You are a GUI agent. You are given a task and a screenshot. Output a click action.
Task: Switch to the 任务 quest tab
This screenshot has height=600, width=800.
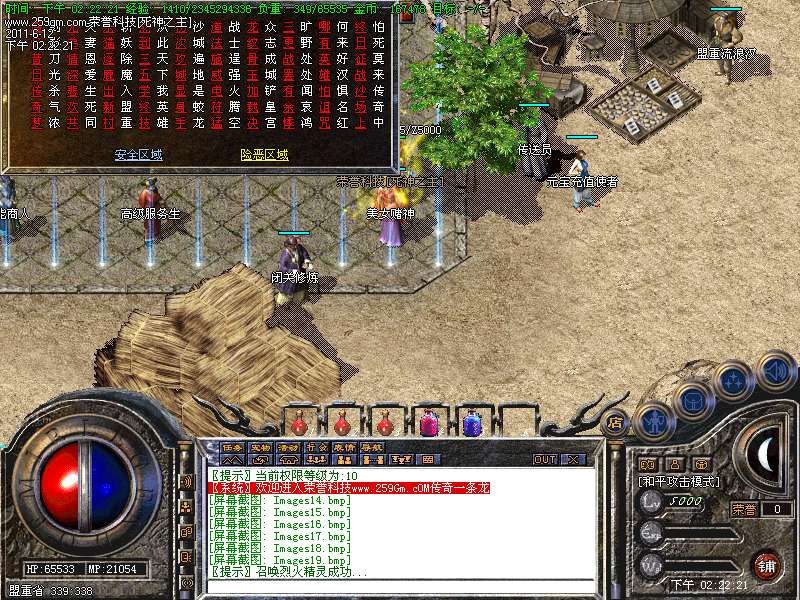[x=232, y=447]
